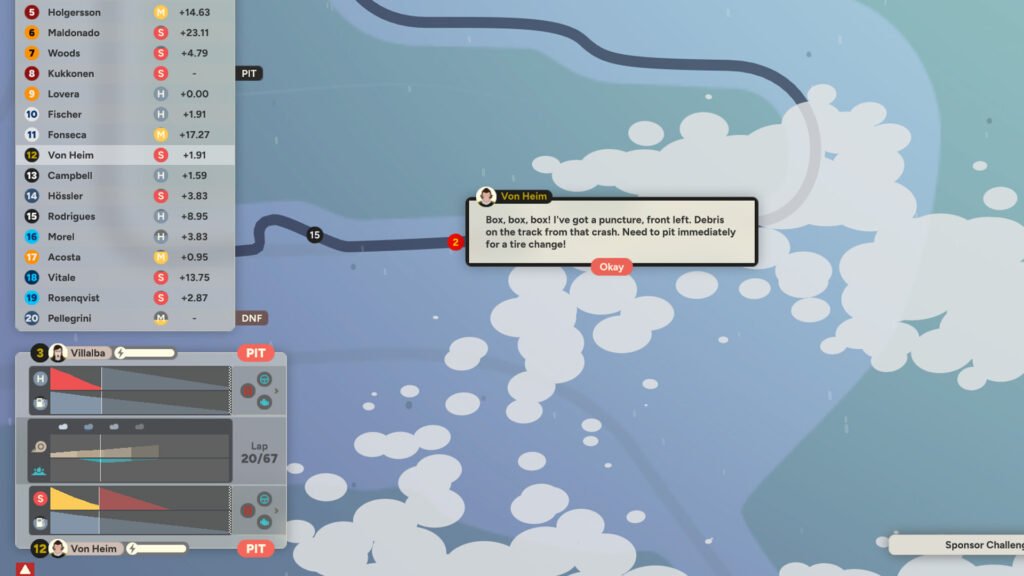Open the Sponsor Challenge panel

click(x=960, y=545)
